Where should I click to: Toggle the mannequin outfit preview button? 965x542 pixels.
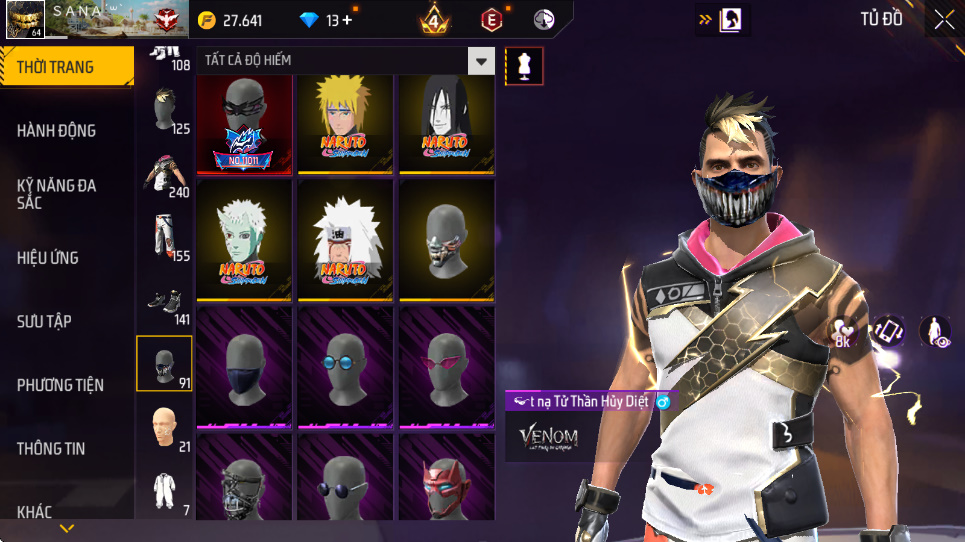pos(525,66)
